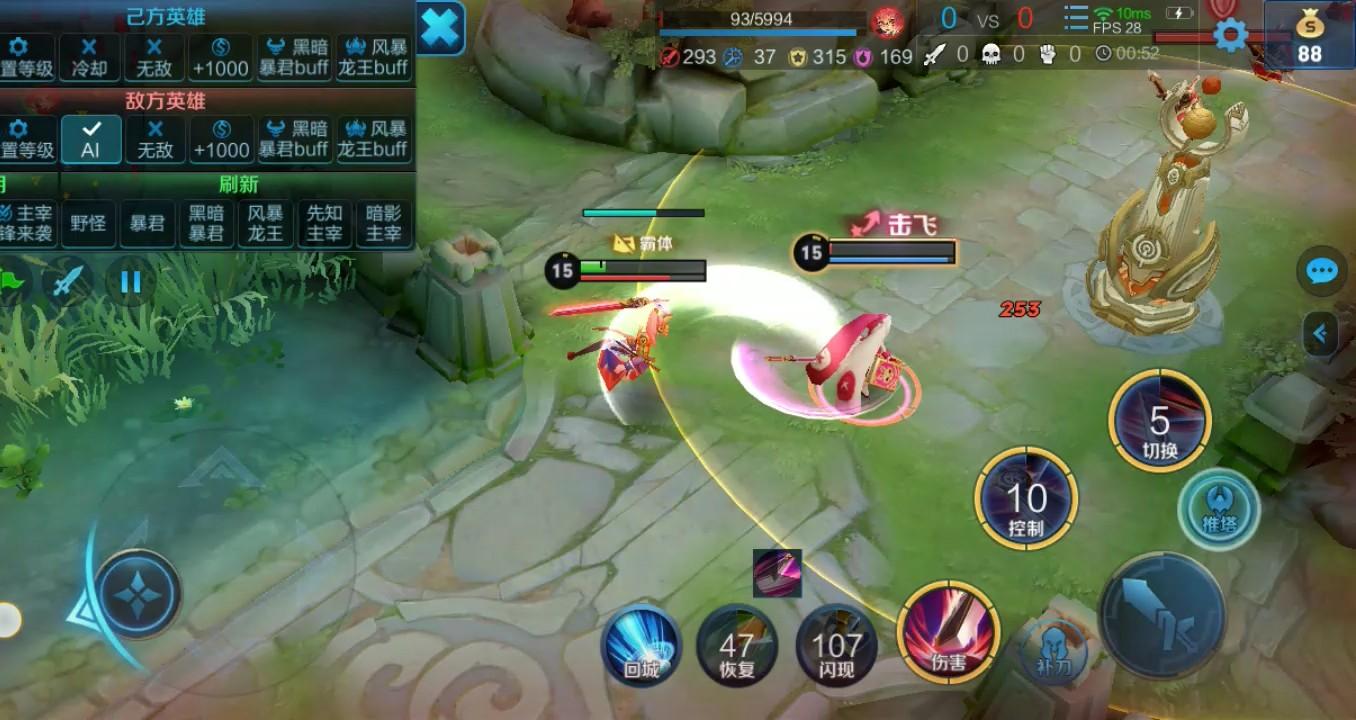Pause the game with pause icon
Viewport: 1356px width, 720px height.
[131, 281]
